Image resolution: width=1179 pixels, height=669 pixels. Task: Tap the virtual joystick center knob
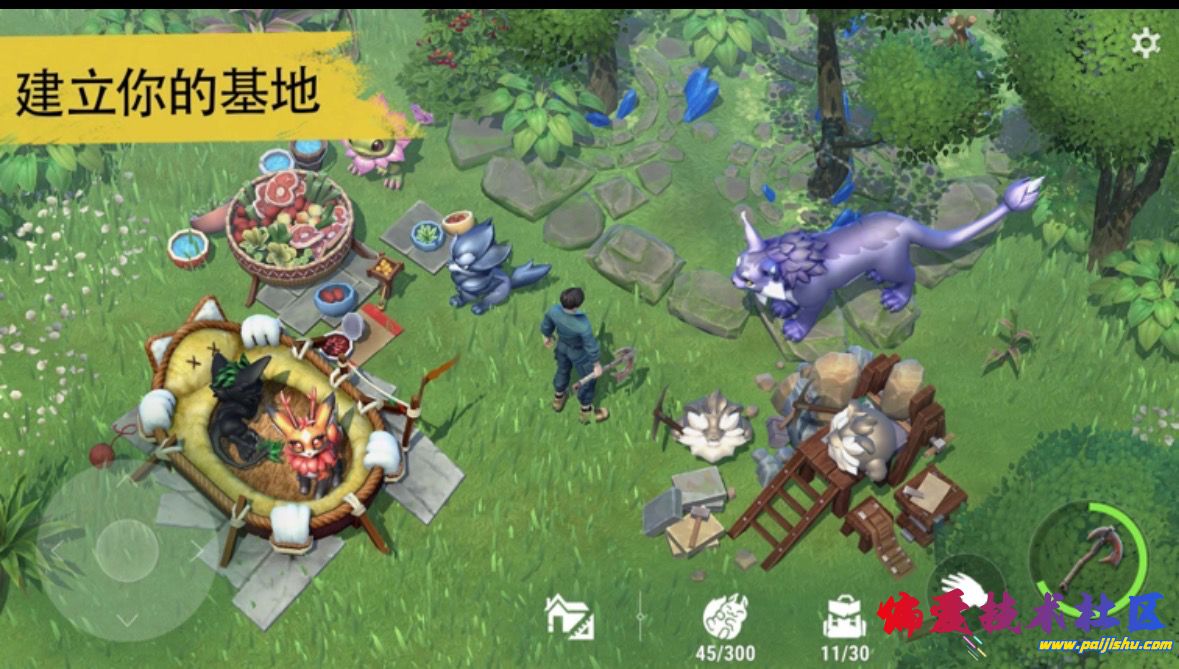point(126,551)
